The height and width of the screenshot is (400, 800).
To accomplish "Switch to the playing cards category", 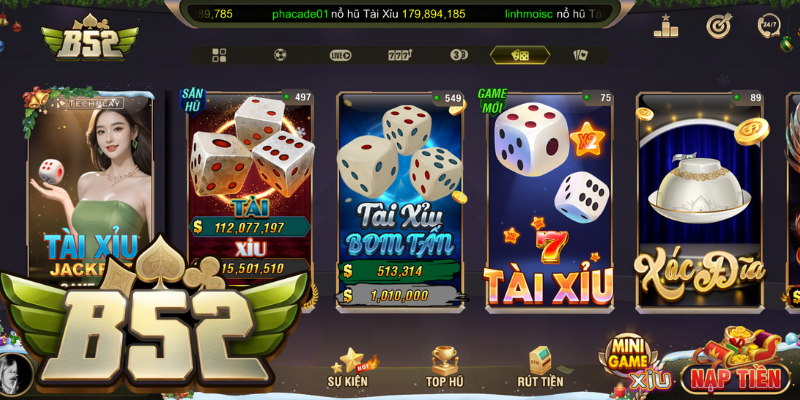I will (580, 55).
